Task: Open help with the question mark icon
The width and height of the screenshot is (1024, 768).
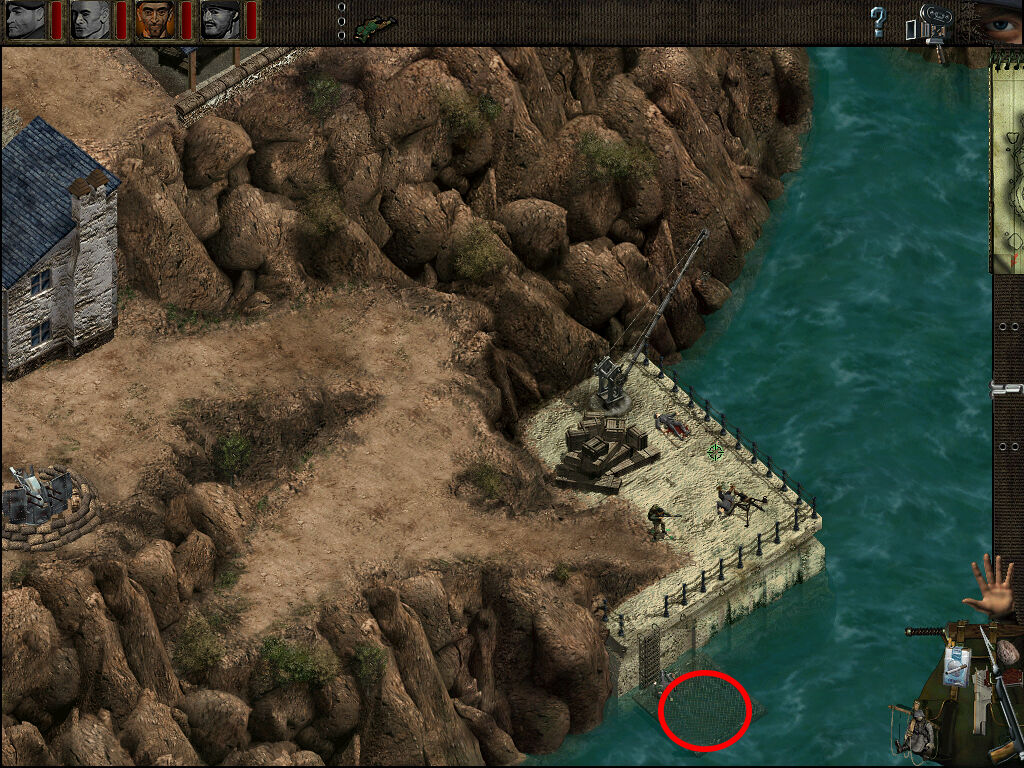Action: (878, 21)
